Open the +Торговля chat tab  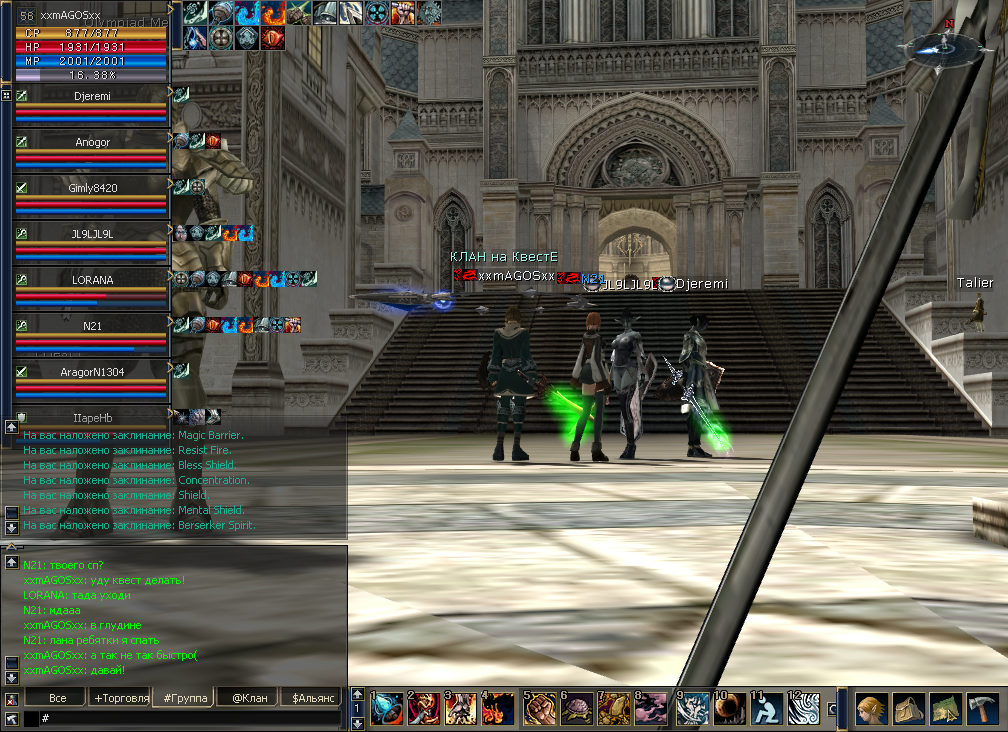tap(121, 698)
